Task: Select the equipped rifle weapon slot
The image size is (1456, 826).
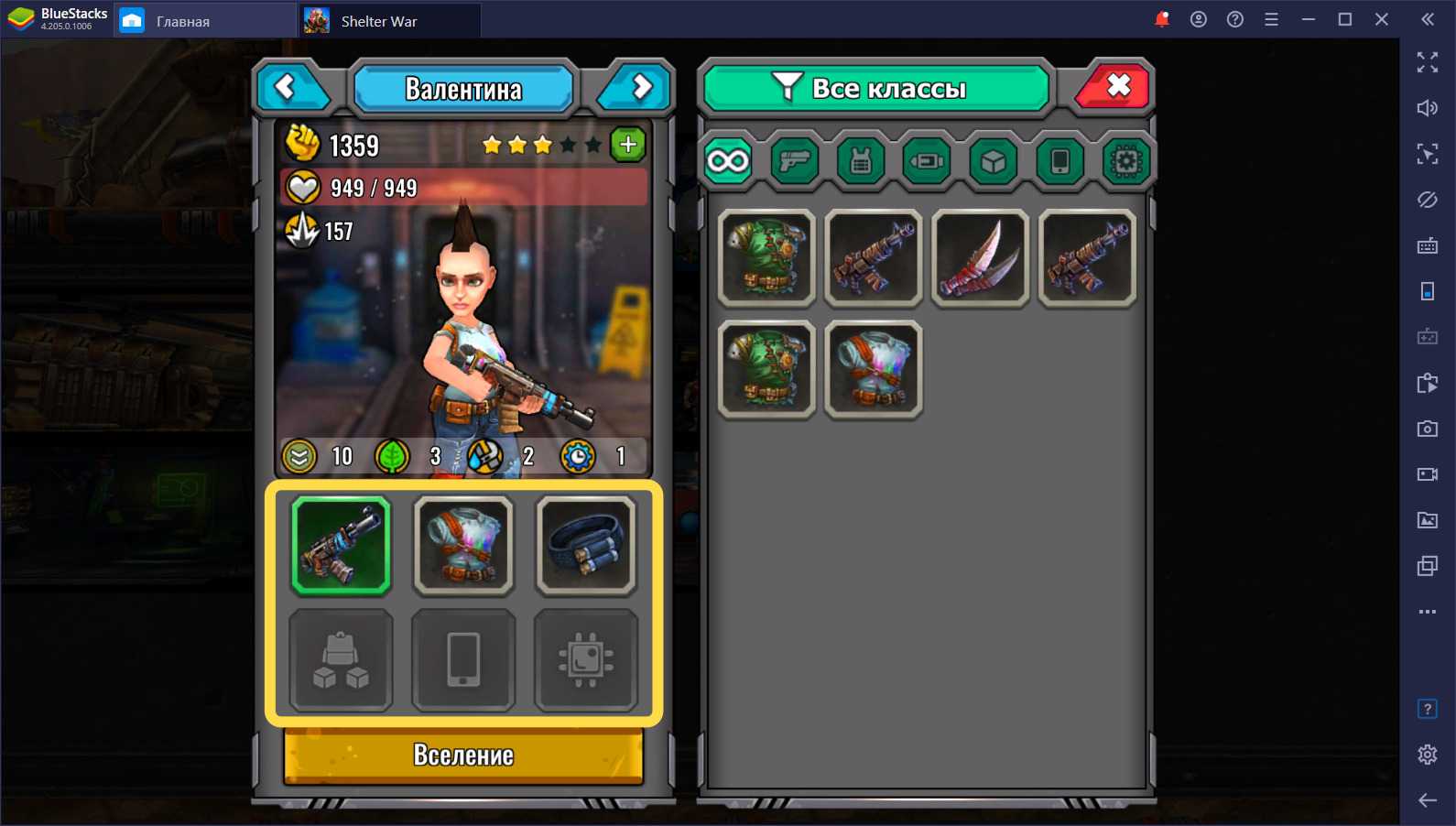Action: pyautogui.click(x=341, y=546)
